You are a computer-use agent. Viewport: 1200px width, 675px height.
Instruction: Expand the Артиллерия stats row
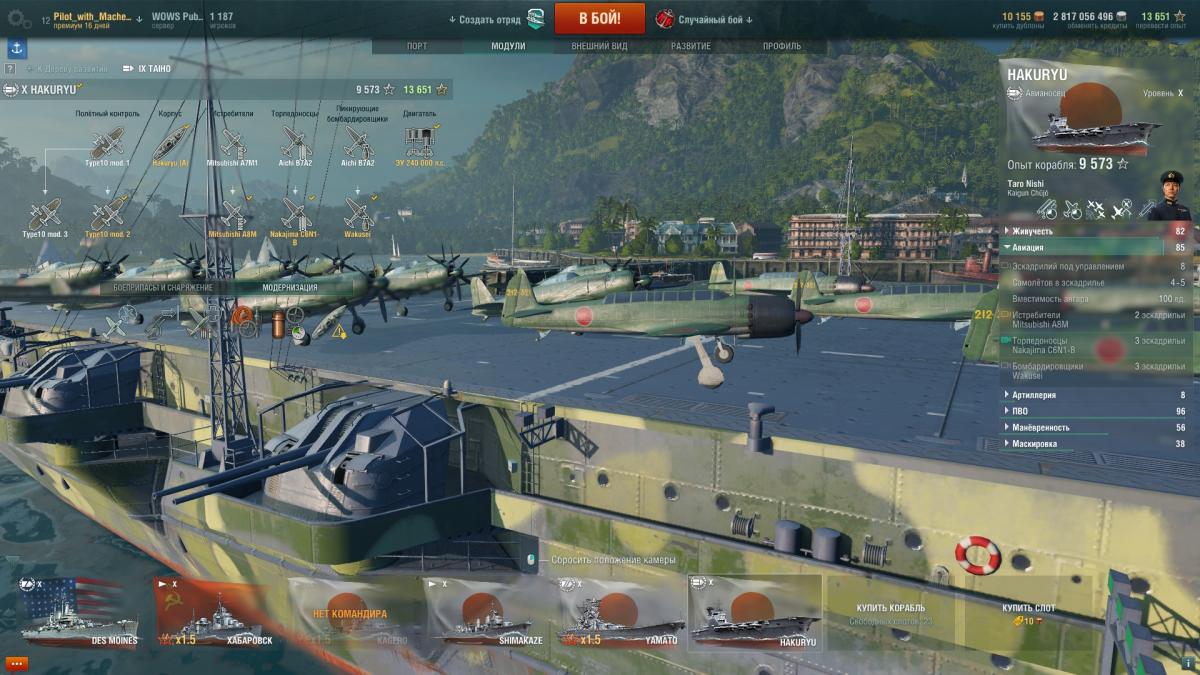pos(1034,395)
